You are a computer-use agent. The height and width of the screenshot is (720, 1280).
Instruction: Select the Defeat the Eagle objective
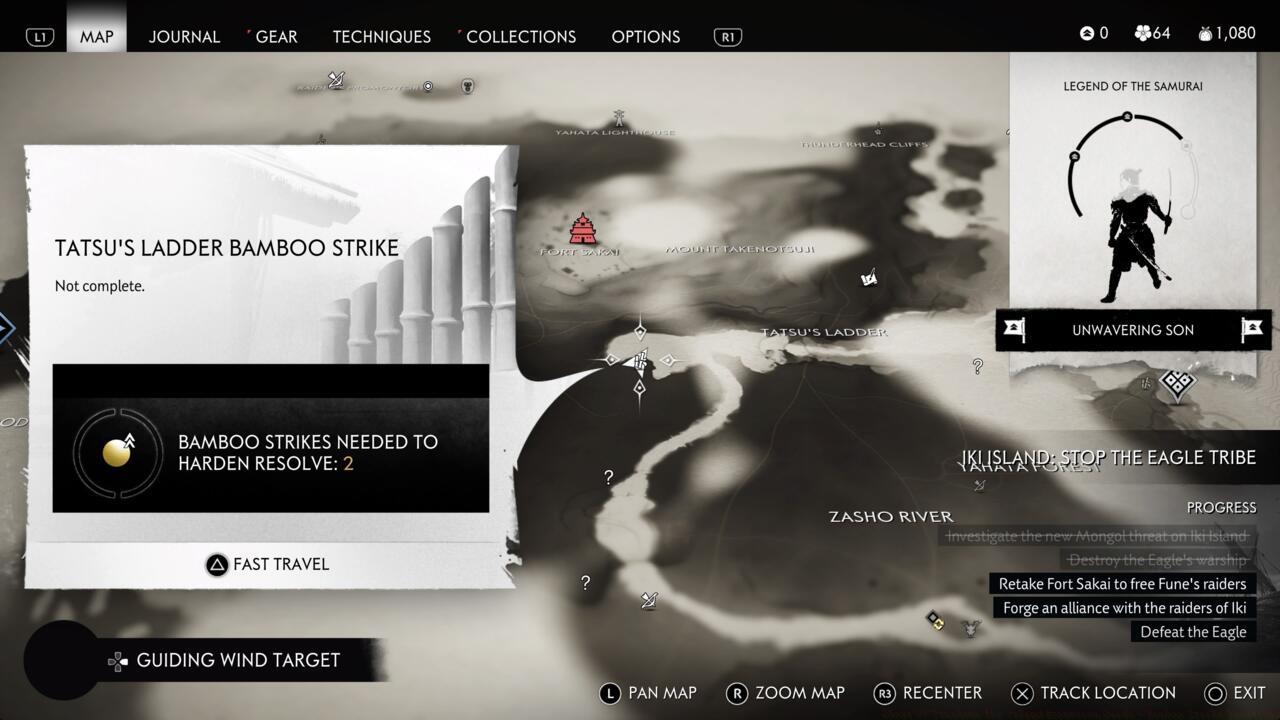pos(1193,632)
